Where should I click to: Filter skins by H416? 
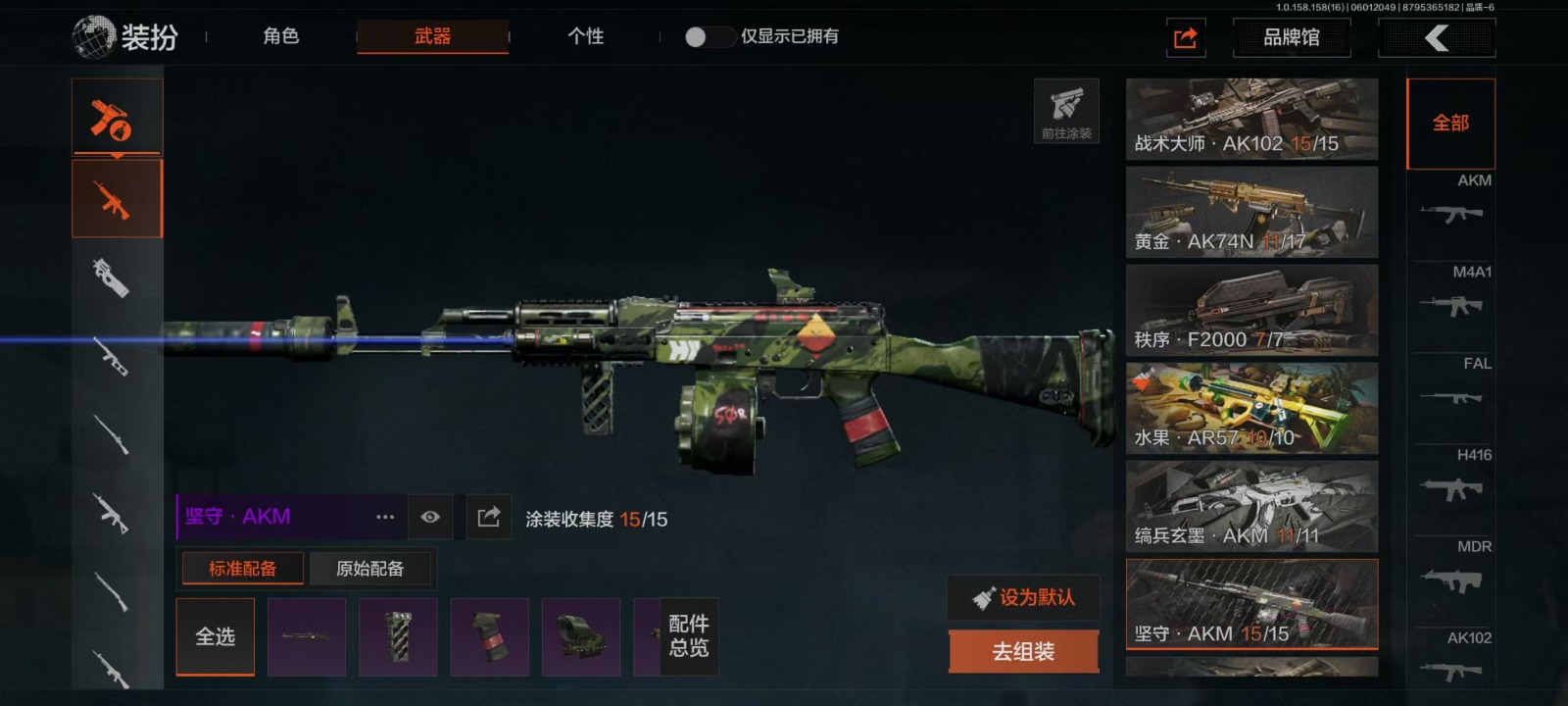[1451, 478]
